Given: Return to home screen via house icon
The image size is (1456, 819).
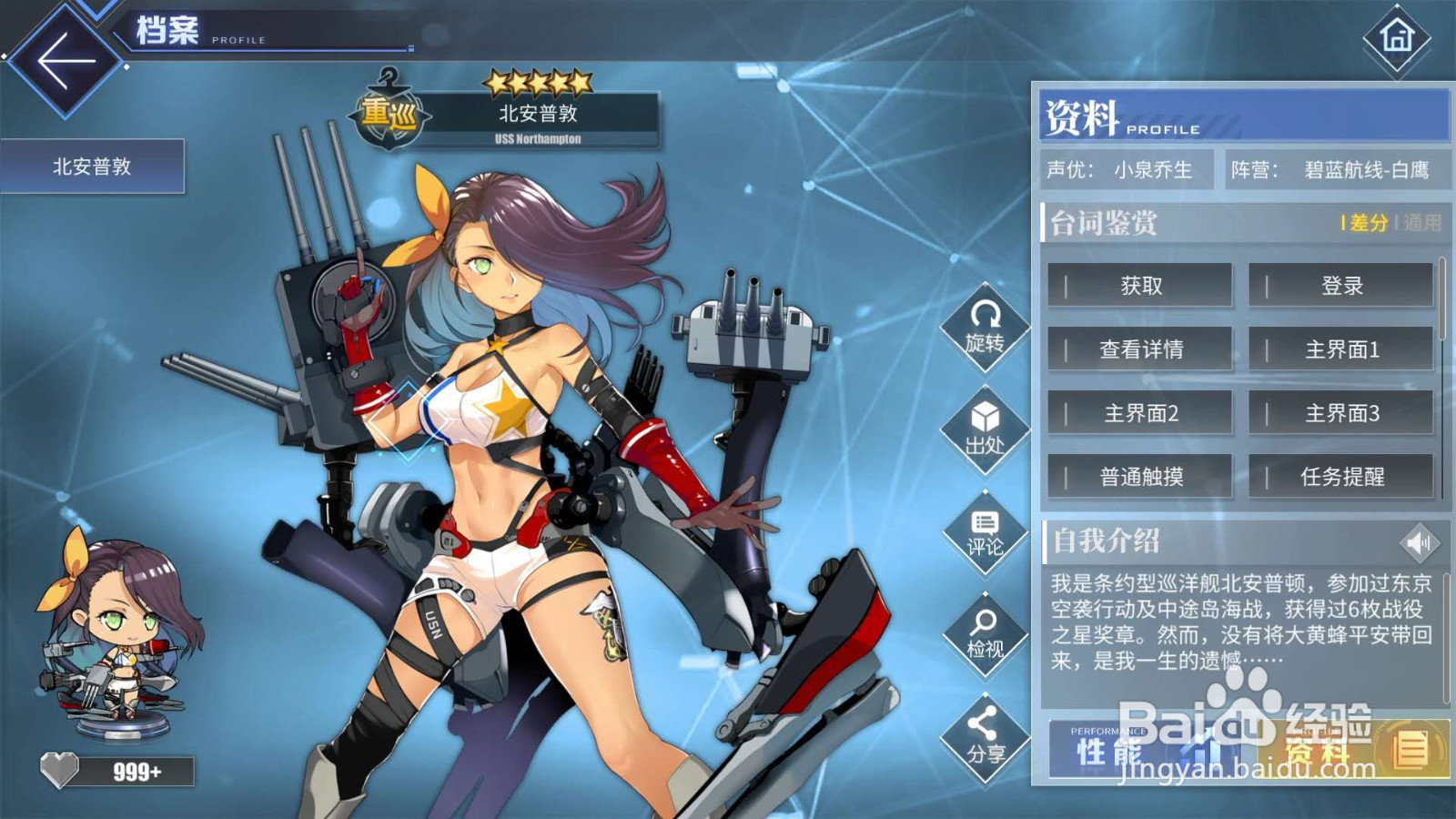Looking at the screenshot, I should (1397, 38).
